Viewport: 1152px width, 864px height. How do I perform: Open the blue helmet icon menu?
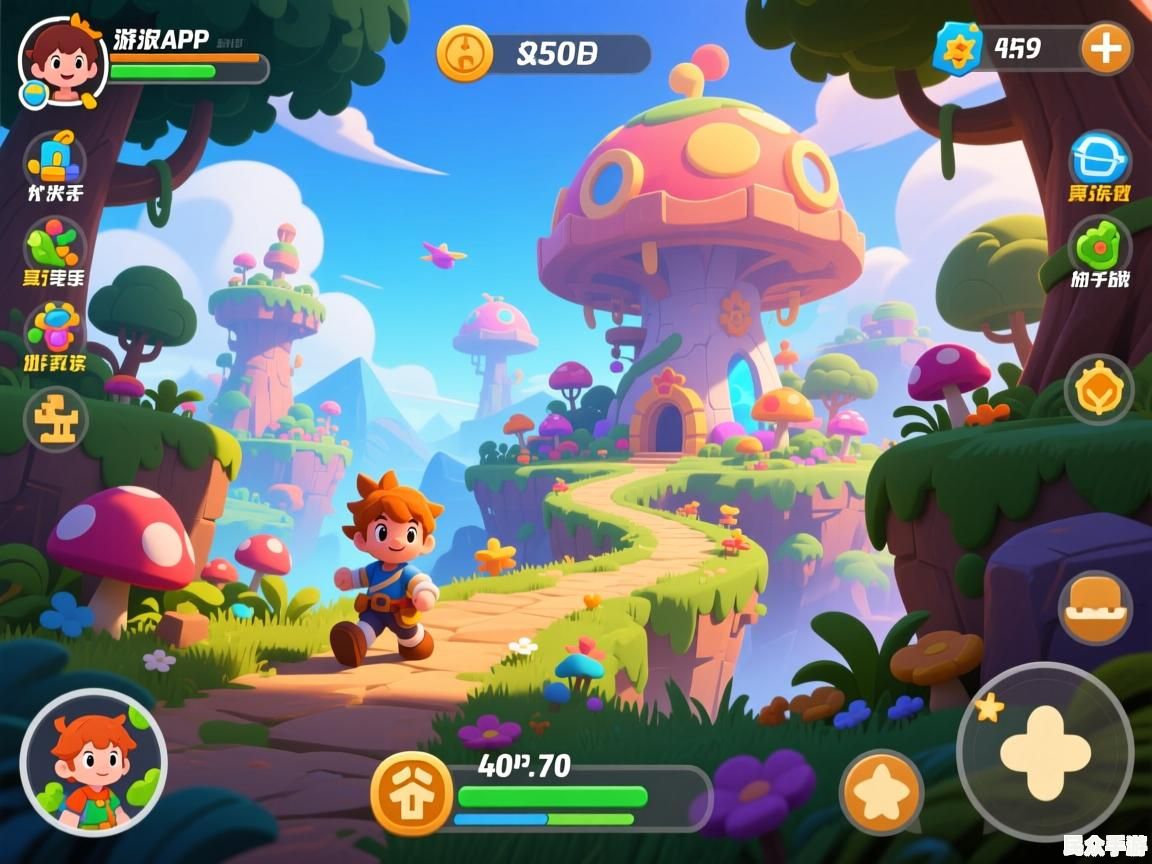[x=1099, y=160]
